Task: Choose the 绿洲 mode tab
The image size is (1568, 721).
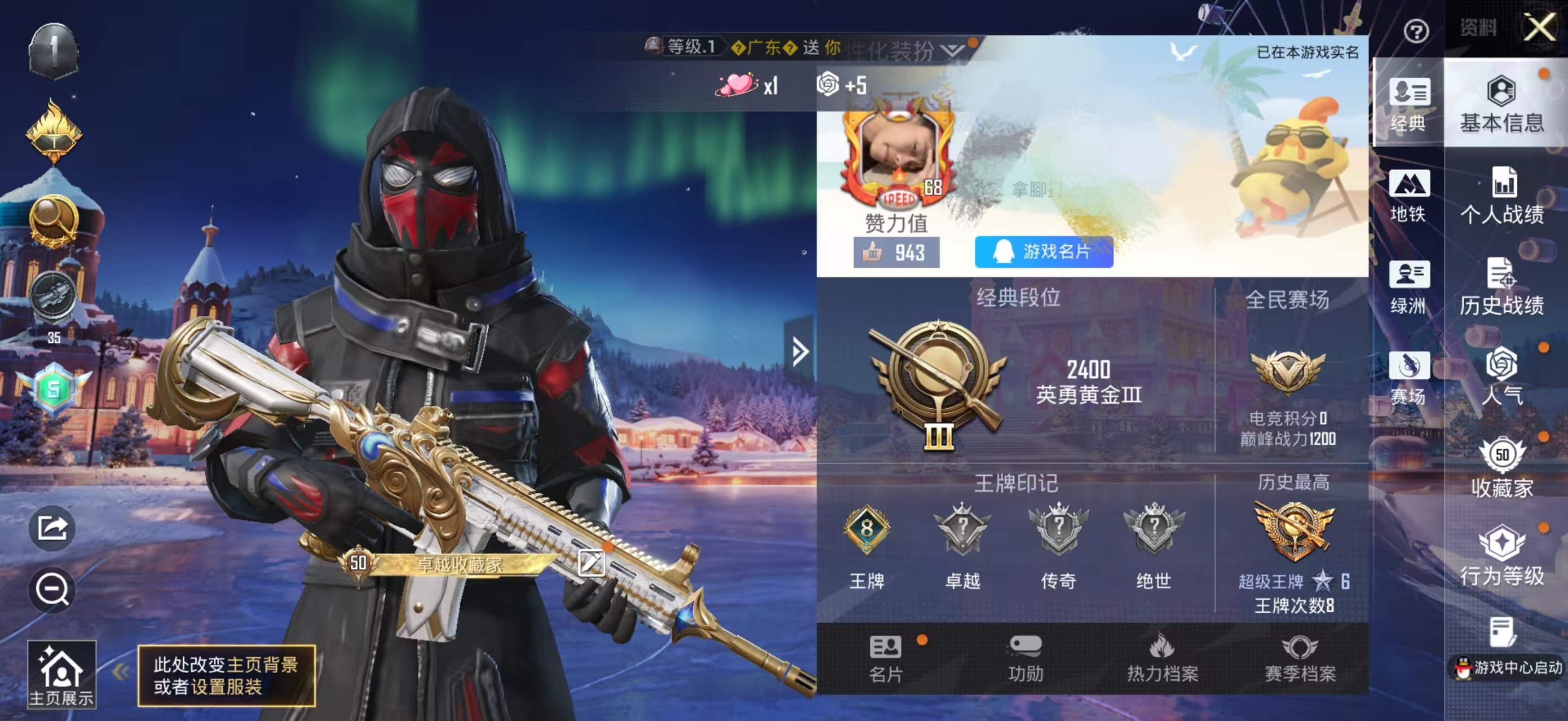Action: coord(1408,287)
